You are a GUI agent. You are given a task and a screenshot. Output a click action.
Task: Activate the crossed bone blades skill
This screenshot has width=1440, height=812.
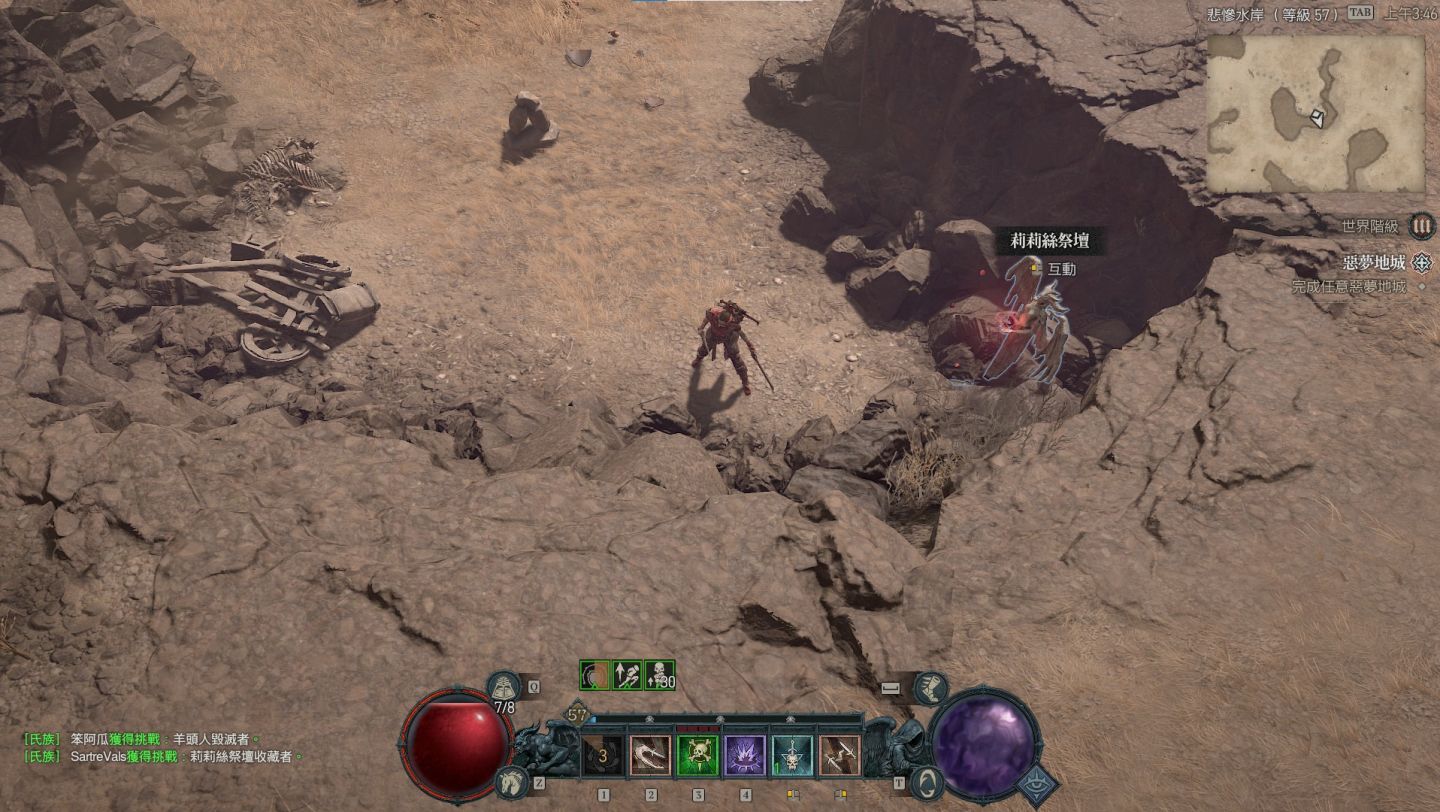(839, 756)
